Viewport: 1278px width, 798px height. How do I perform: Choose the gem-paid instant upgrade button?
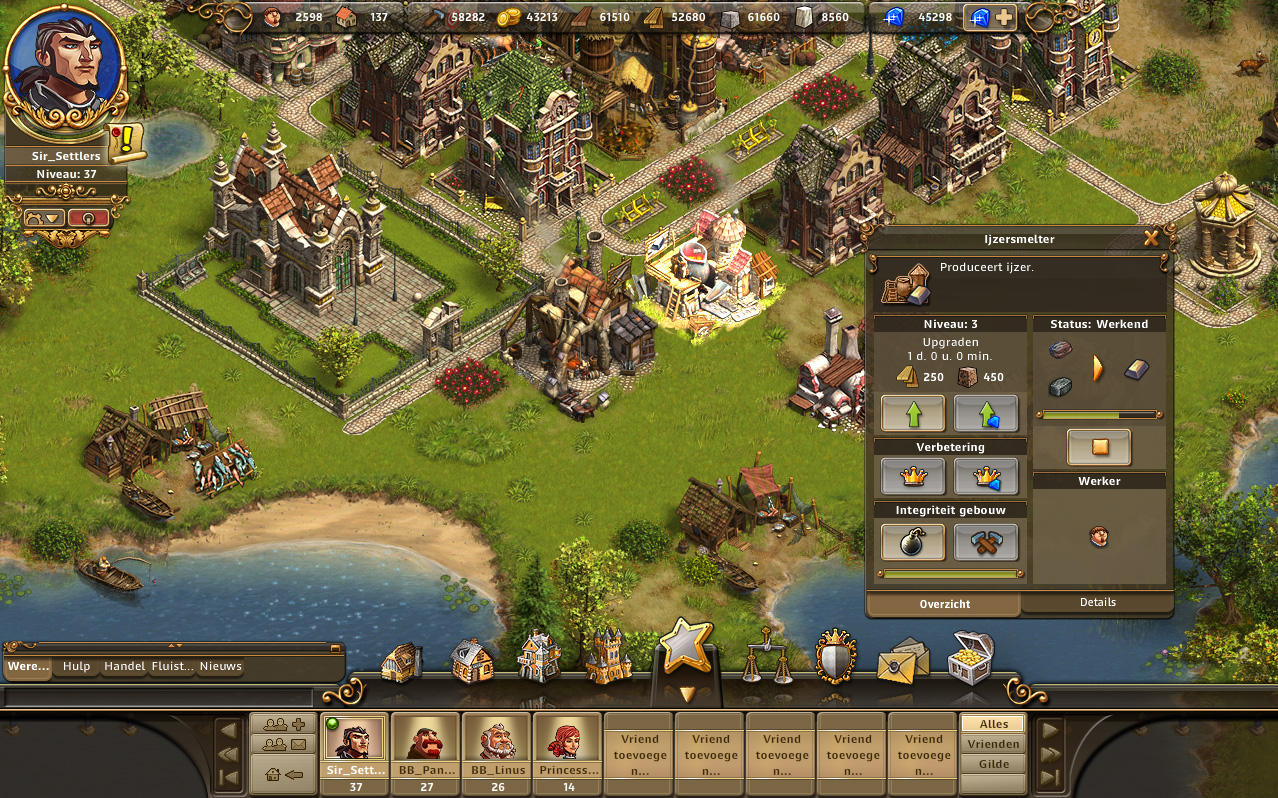985,412
